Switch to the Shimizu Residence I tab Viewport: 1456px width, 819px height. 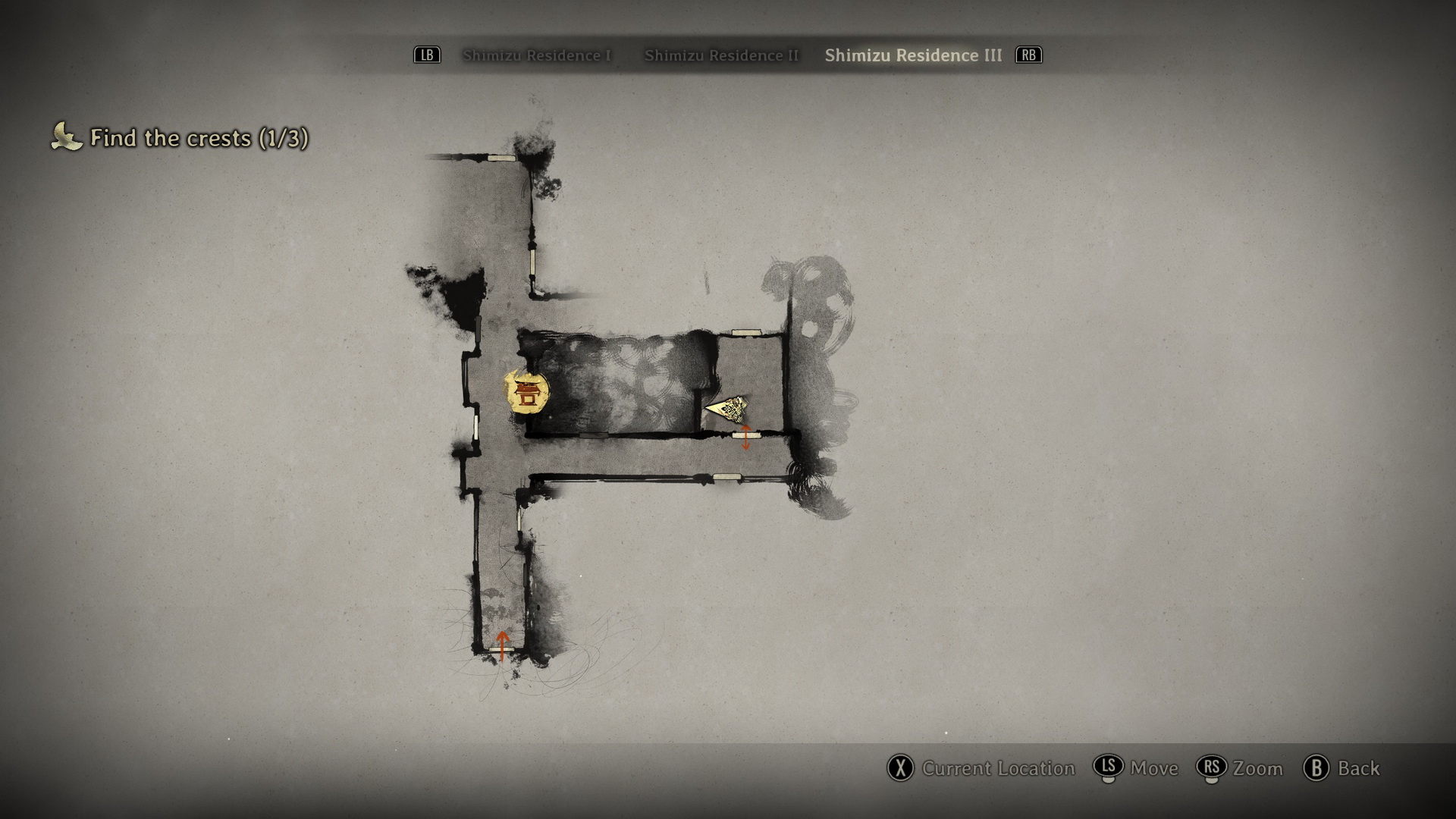coord(536,55)
